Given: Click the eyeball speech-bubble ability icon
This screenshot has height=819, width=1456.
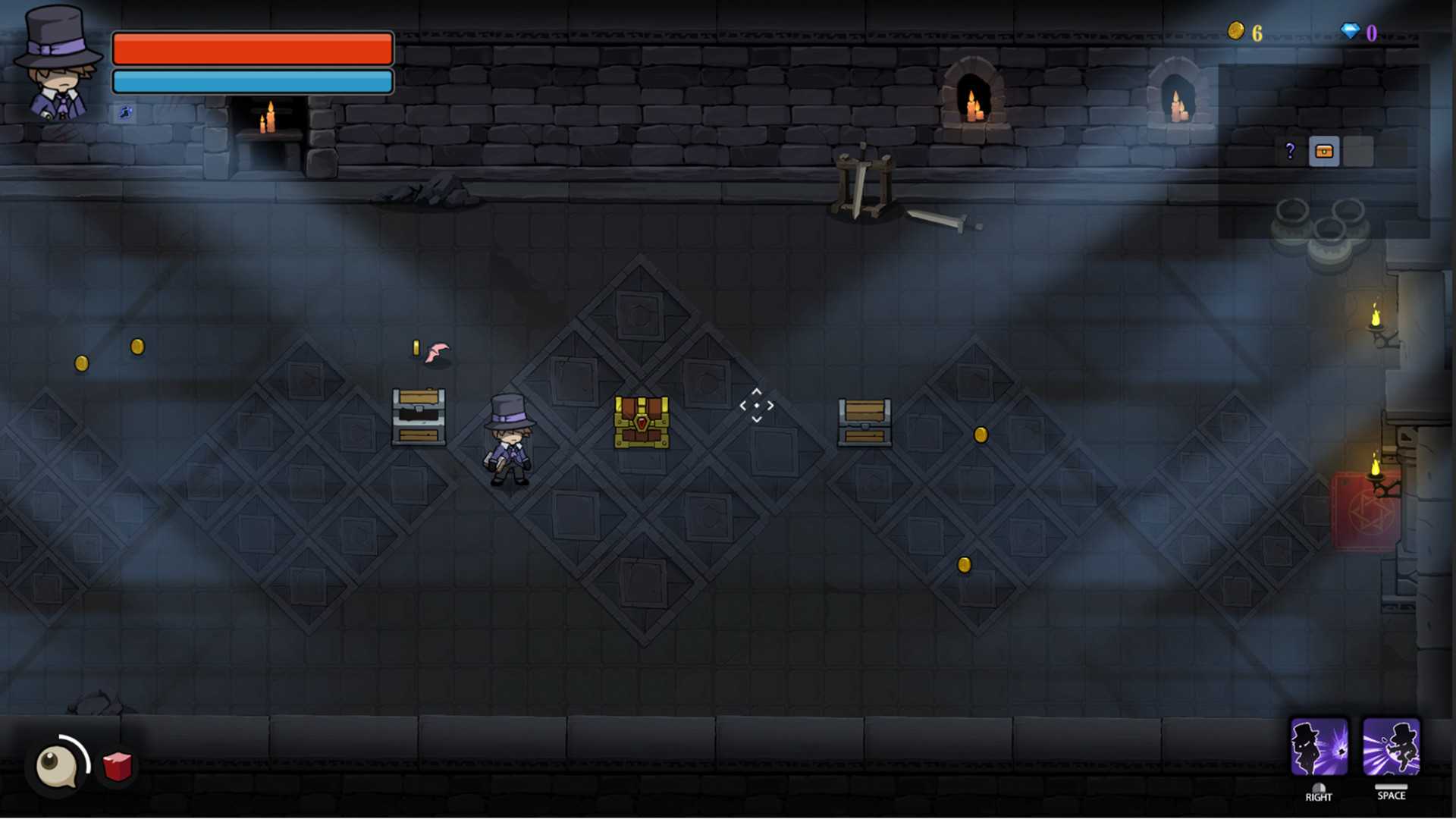Looking at the screenshot, I should pyautogui.click(x=57, y=766).
